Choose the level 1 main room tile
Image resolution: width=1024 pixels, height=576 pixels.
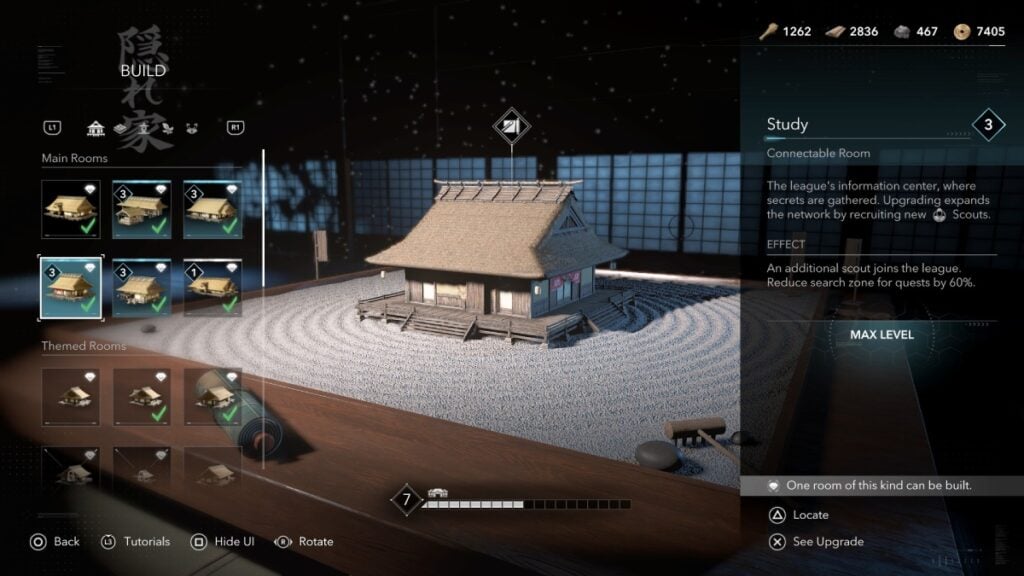pos(212,287)
